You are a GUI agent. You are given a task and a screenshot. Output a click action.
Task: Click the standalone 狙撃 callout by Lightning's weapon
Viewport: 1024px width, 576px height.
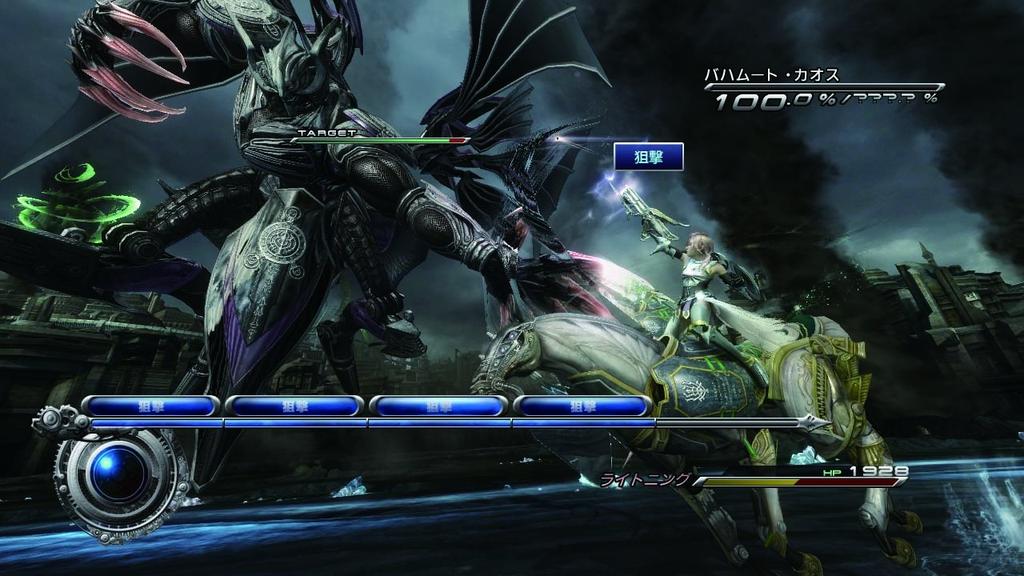pyautogui.click(x=648, y=156)
